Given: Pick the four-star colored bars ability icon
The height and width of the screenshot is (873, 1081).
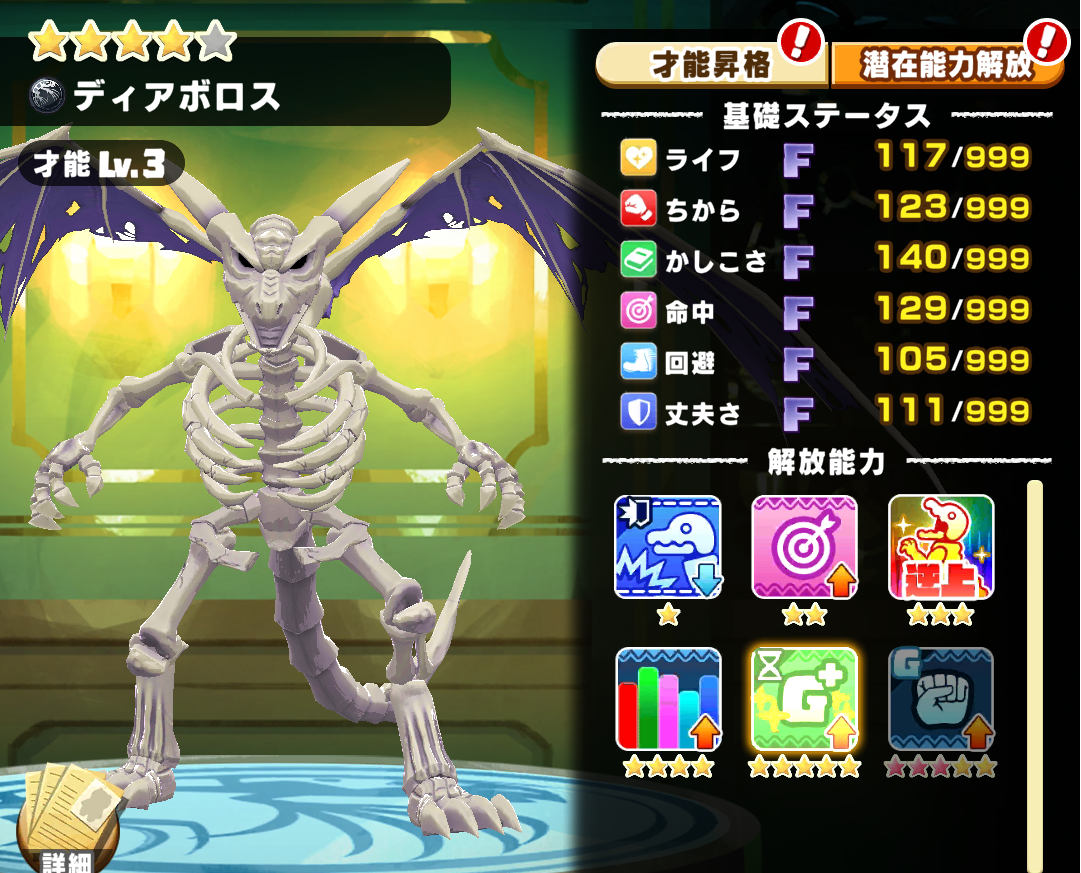Looking at the screenshot, I should click(x=667, y=698).
